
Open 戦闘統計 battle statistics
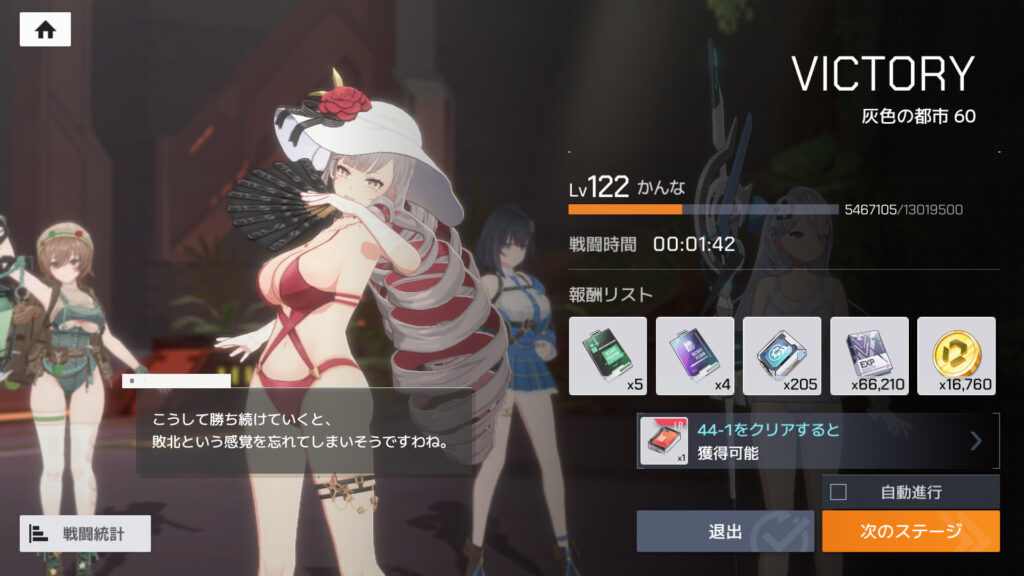point(85,534)
